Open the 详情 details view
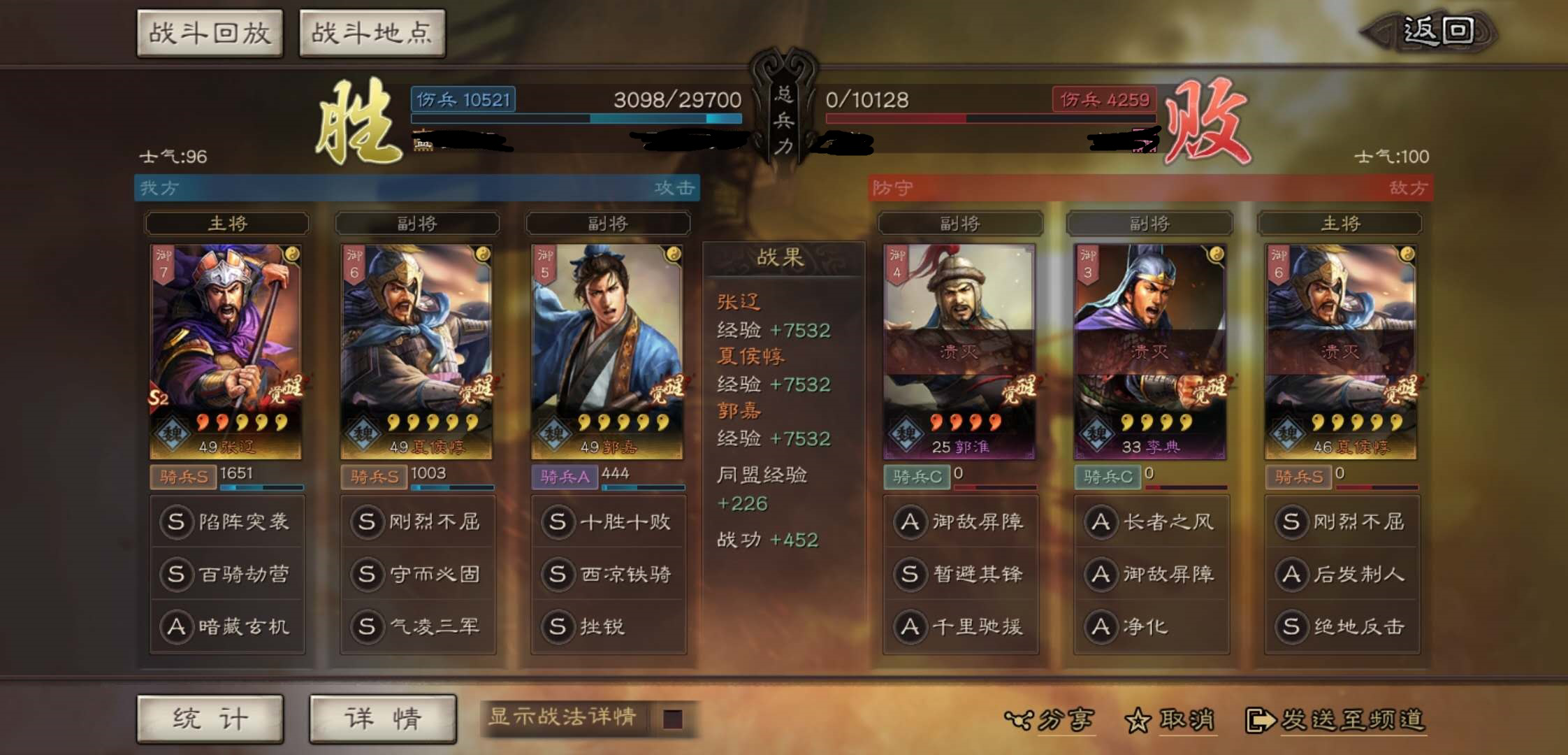Screen dimensions: 1568x755 [382, 719]
